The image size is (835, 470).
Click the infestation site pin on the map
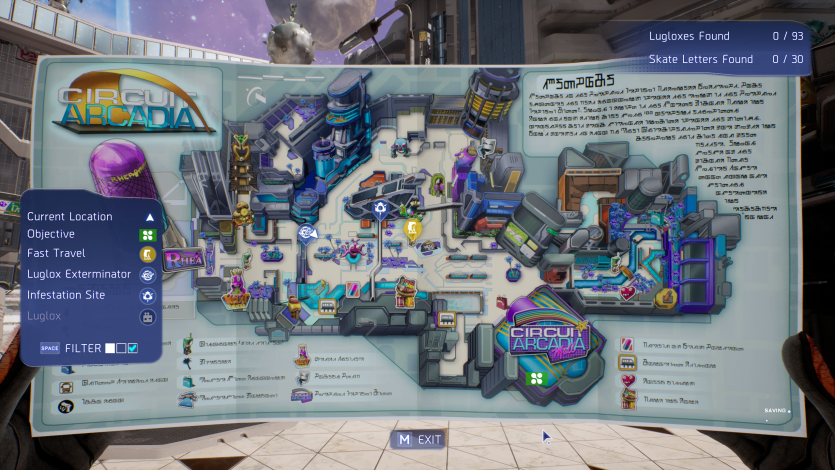click(379, 209)
